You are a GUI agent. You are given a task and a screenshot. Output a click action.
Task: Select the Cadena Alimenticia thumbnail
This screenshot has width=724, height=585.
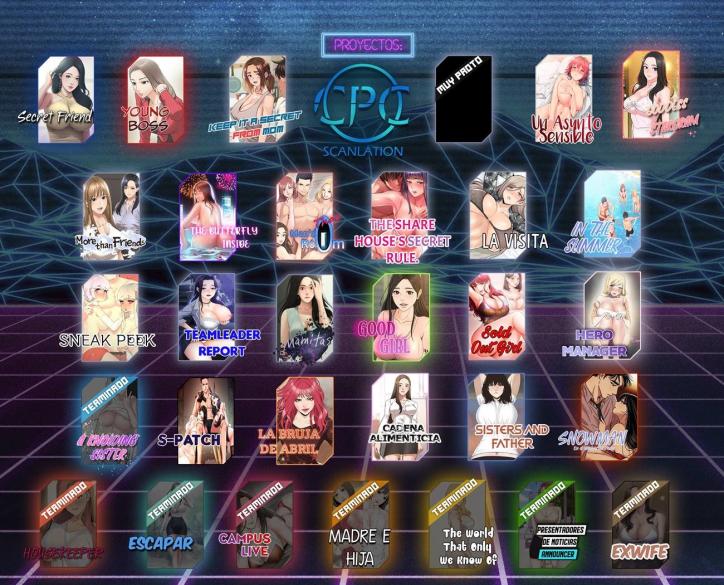point(400,420)
